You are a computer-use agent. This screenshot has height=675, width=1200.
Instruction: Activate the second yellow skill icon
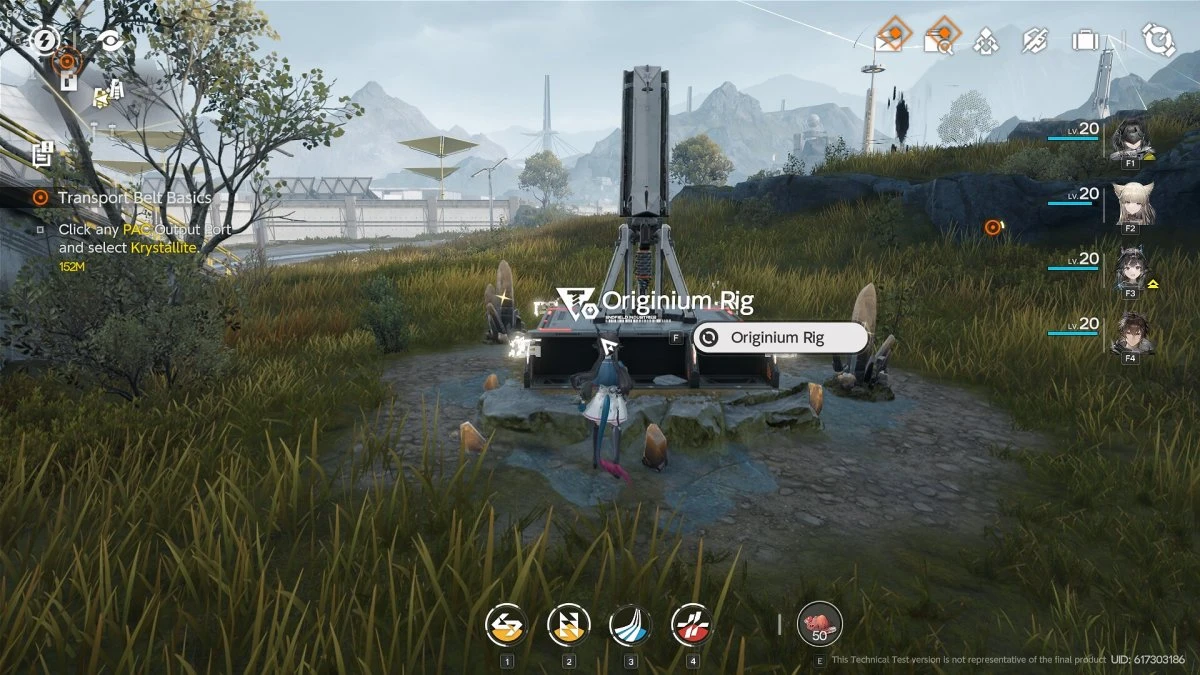[568, 626]
